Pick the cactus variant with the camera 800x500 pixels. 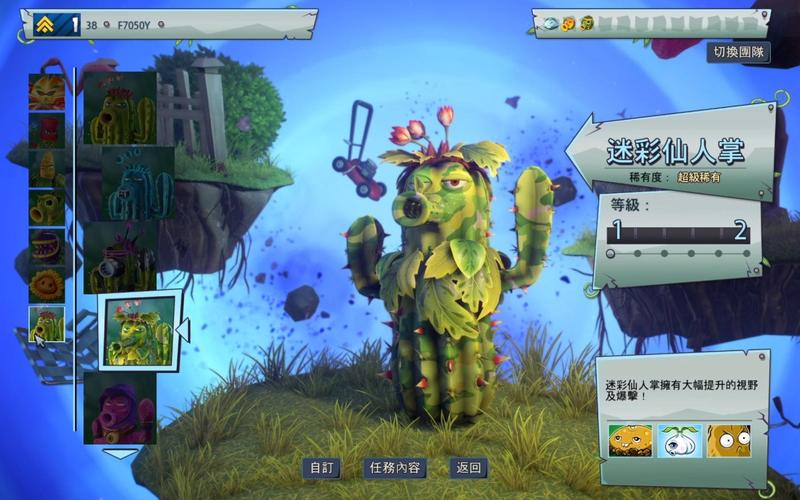(x=120, y=257)
